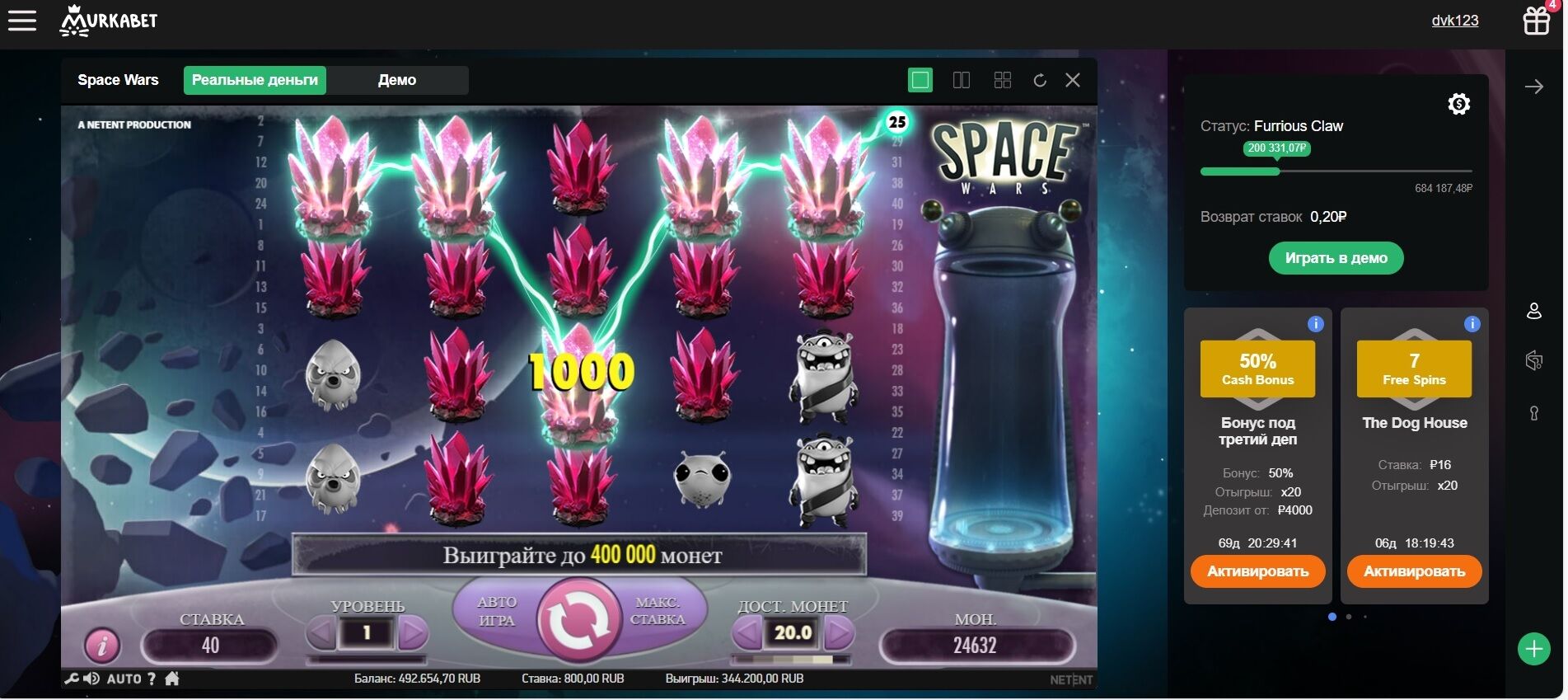Go to the lobby home icon
The image size is (1568, 700).
coord(172,679)
